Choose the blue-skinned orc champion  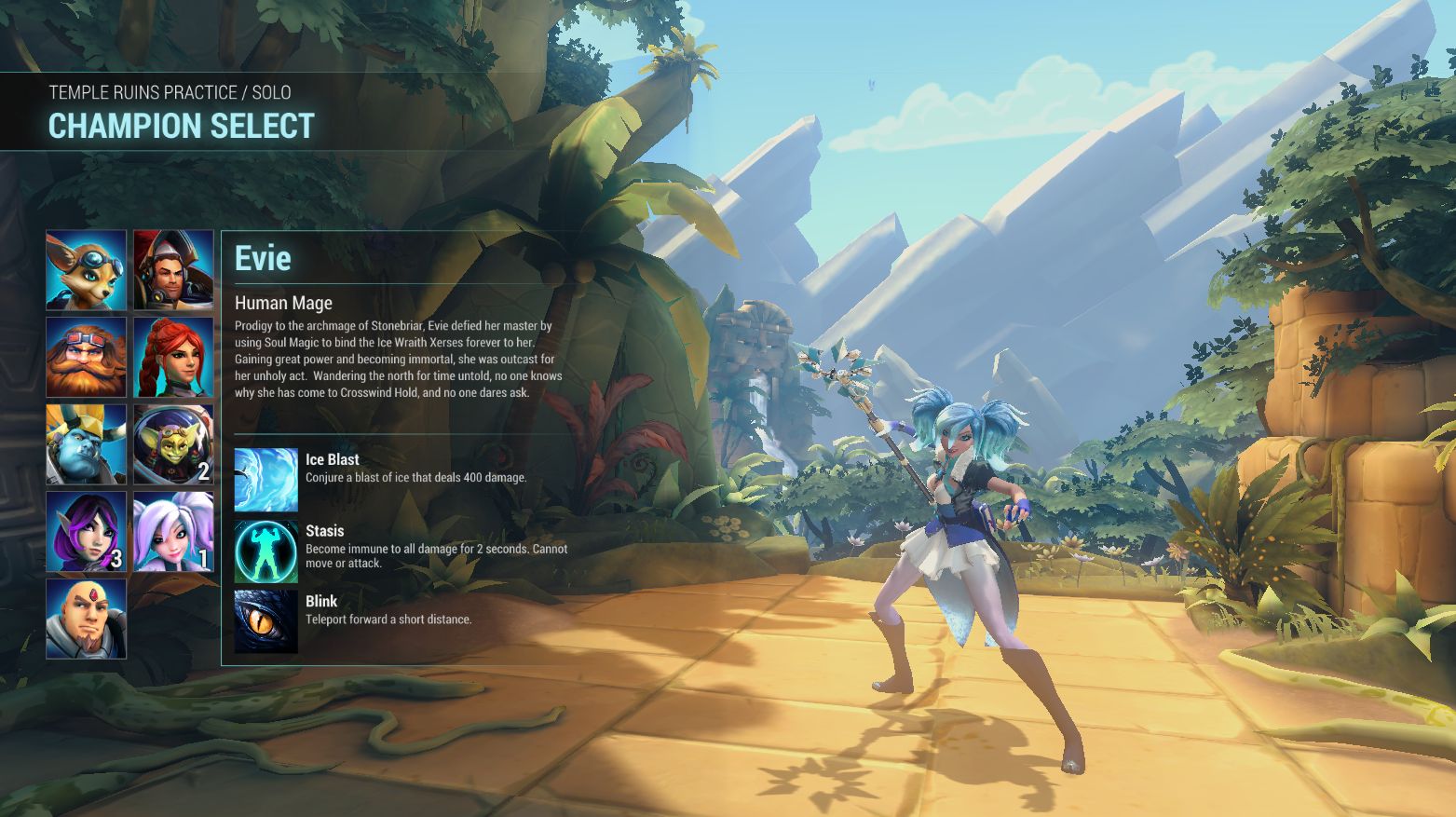(87, 444)
